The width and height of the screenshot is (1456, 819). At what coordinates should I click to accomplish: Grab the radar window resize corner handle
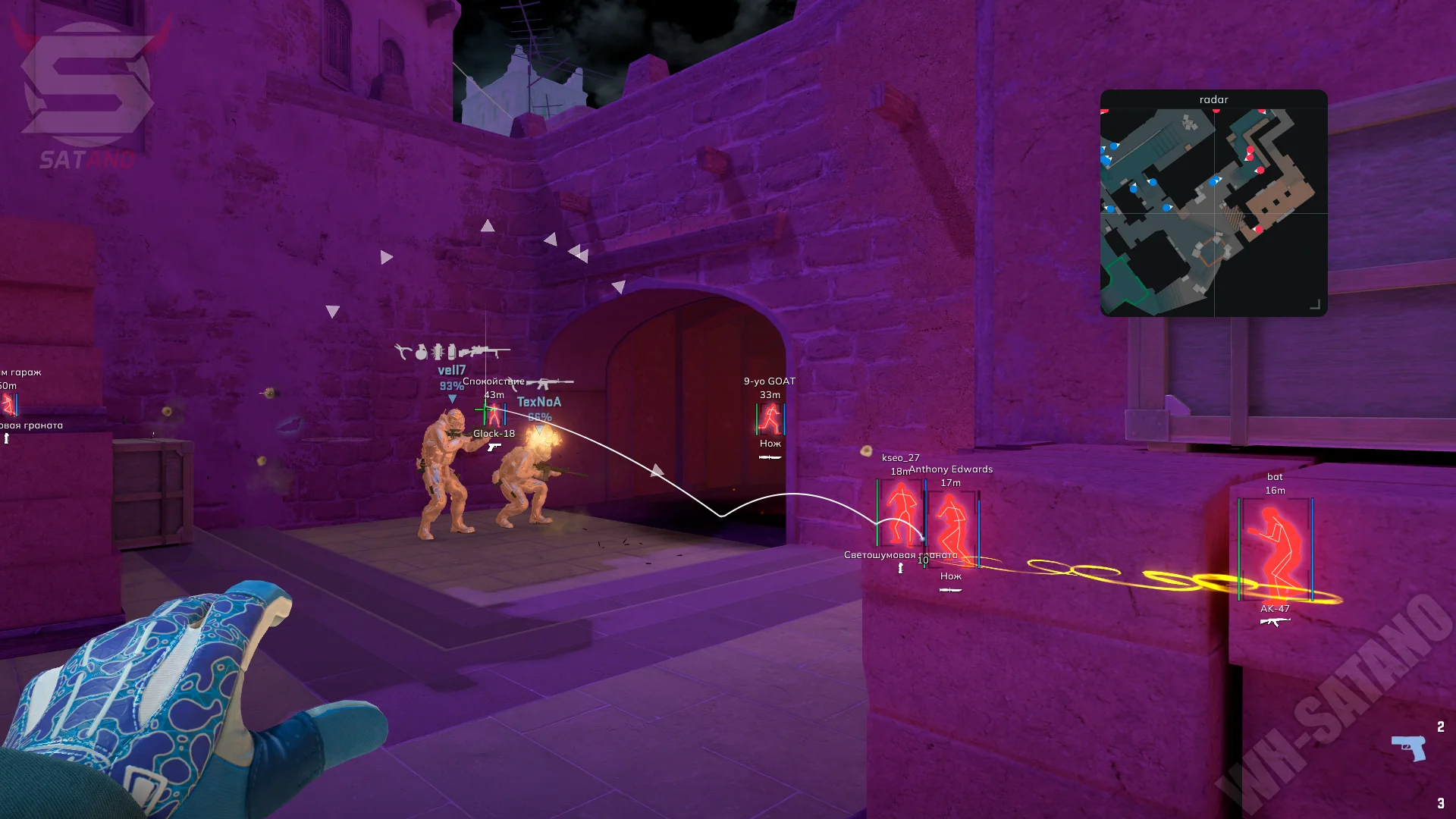1316,305
